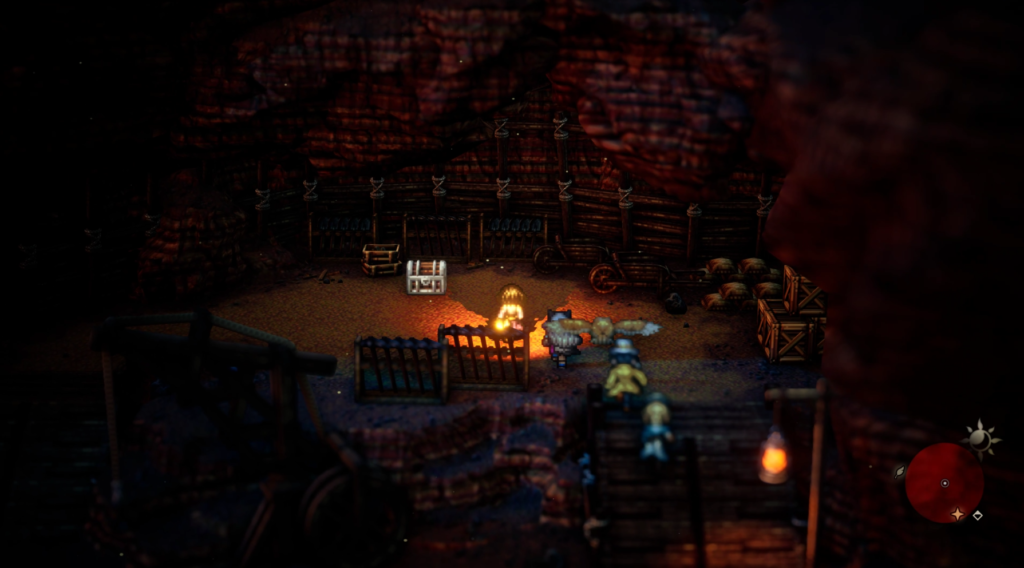Toggle the sun and moon day-night icon

pyautogui.click(x=980, y=438)
